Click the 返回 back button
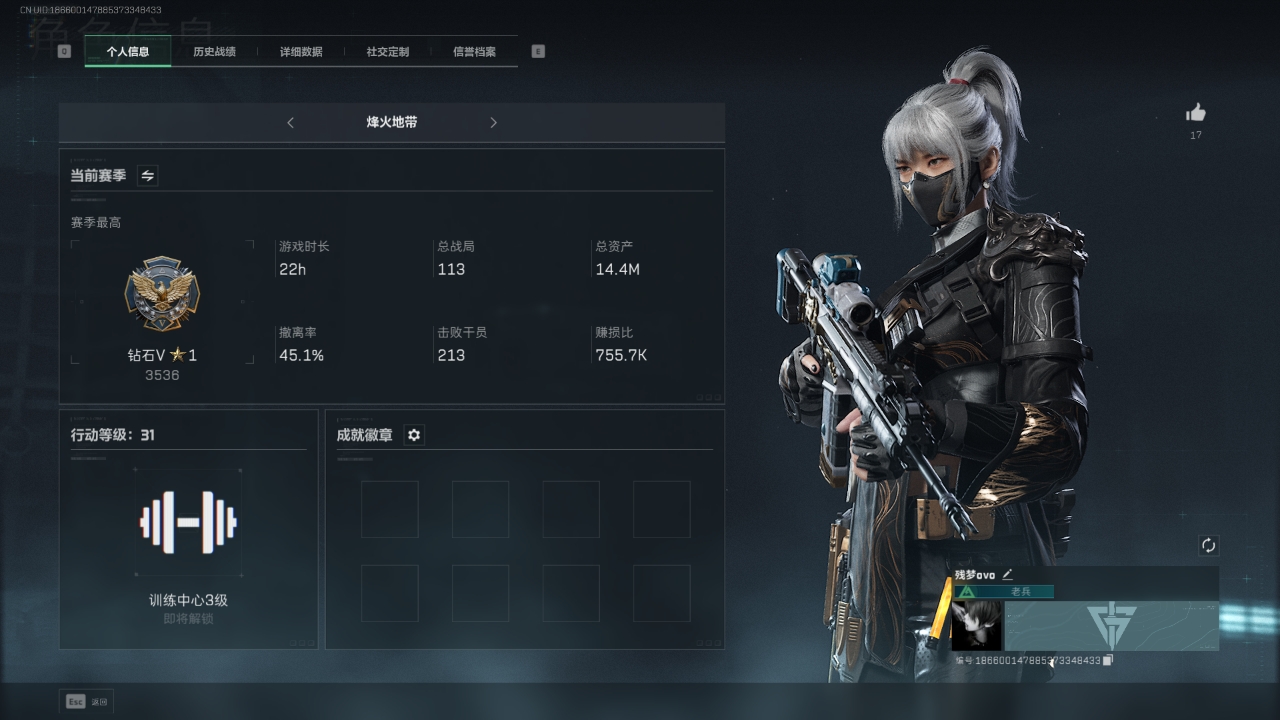Image resolution: width=1280 pixels, height=720 pixels. click(88, 702)
